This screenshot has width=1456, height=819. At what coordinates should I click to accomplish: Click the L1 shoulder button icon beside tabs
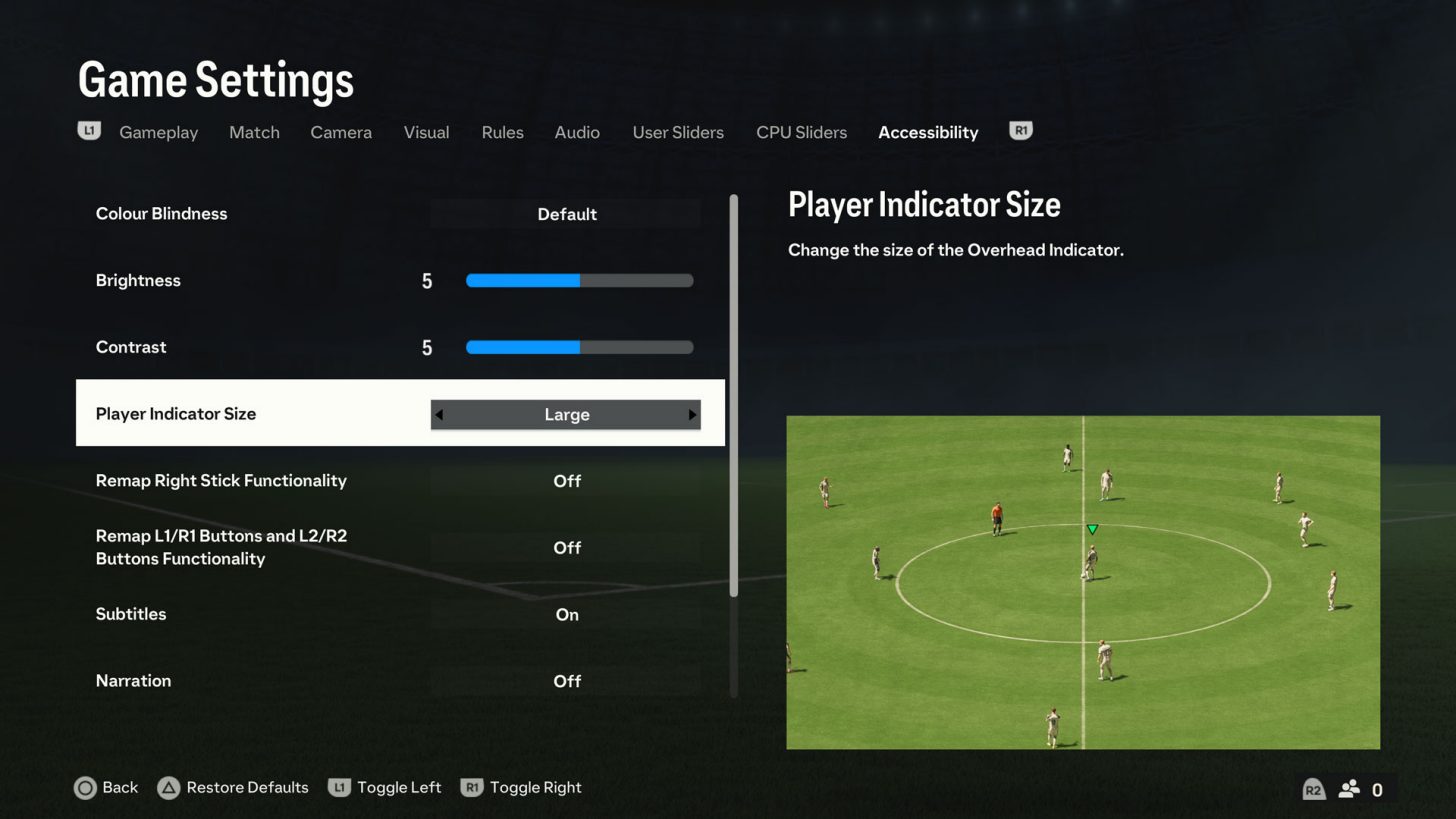(x=89, y=130)
